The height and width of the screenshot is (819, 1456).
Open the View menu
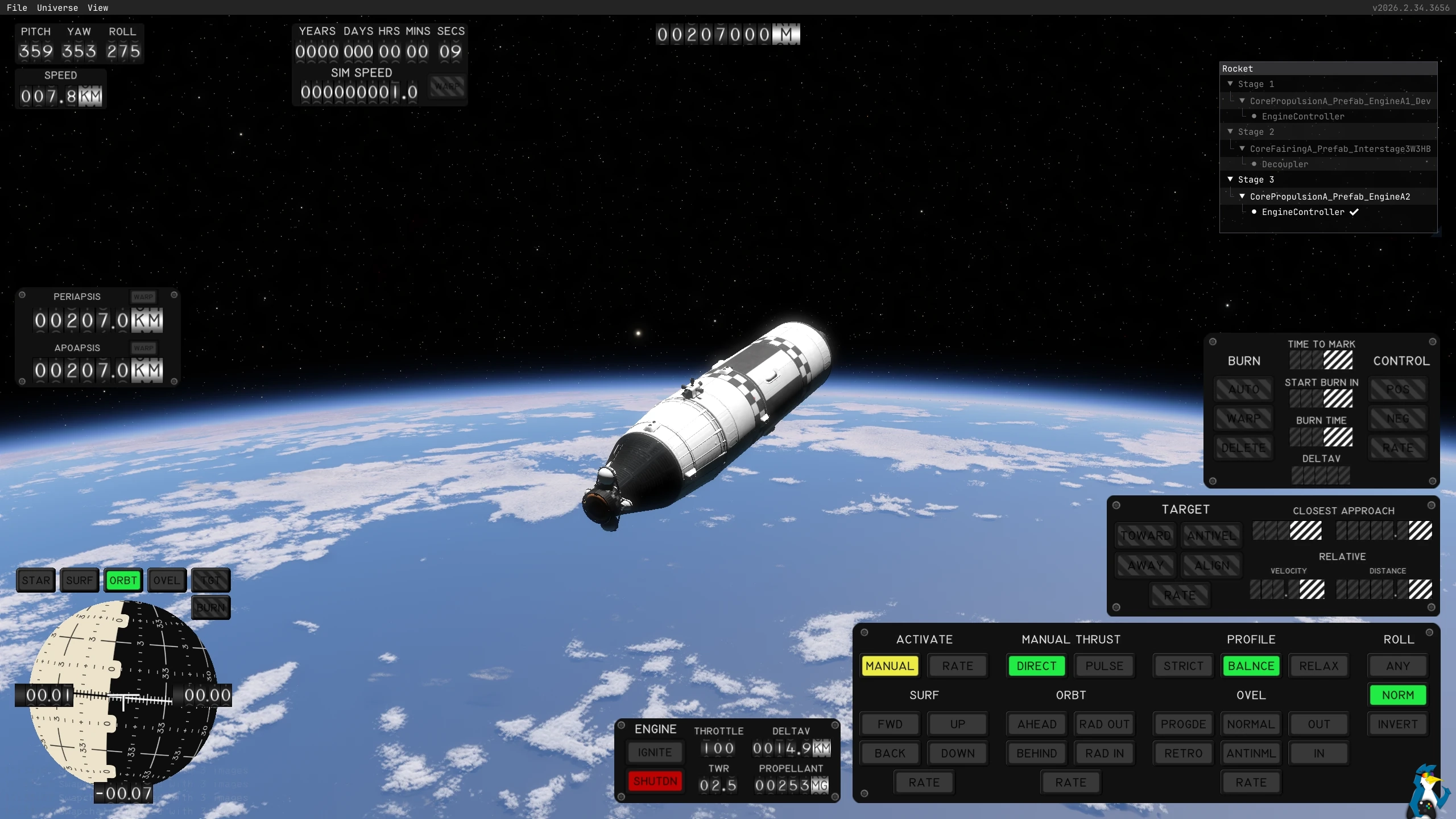click(98, 8)
